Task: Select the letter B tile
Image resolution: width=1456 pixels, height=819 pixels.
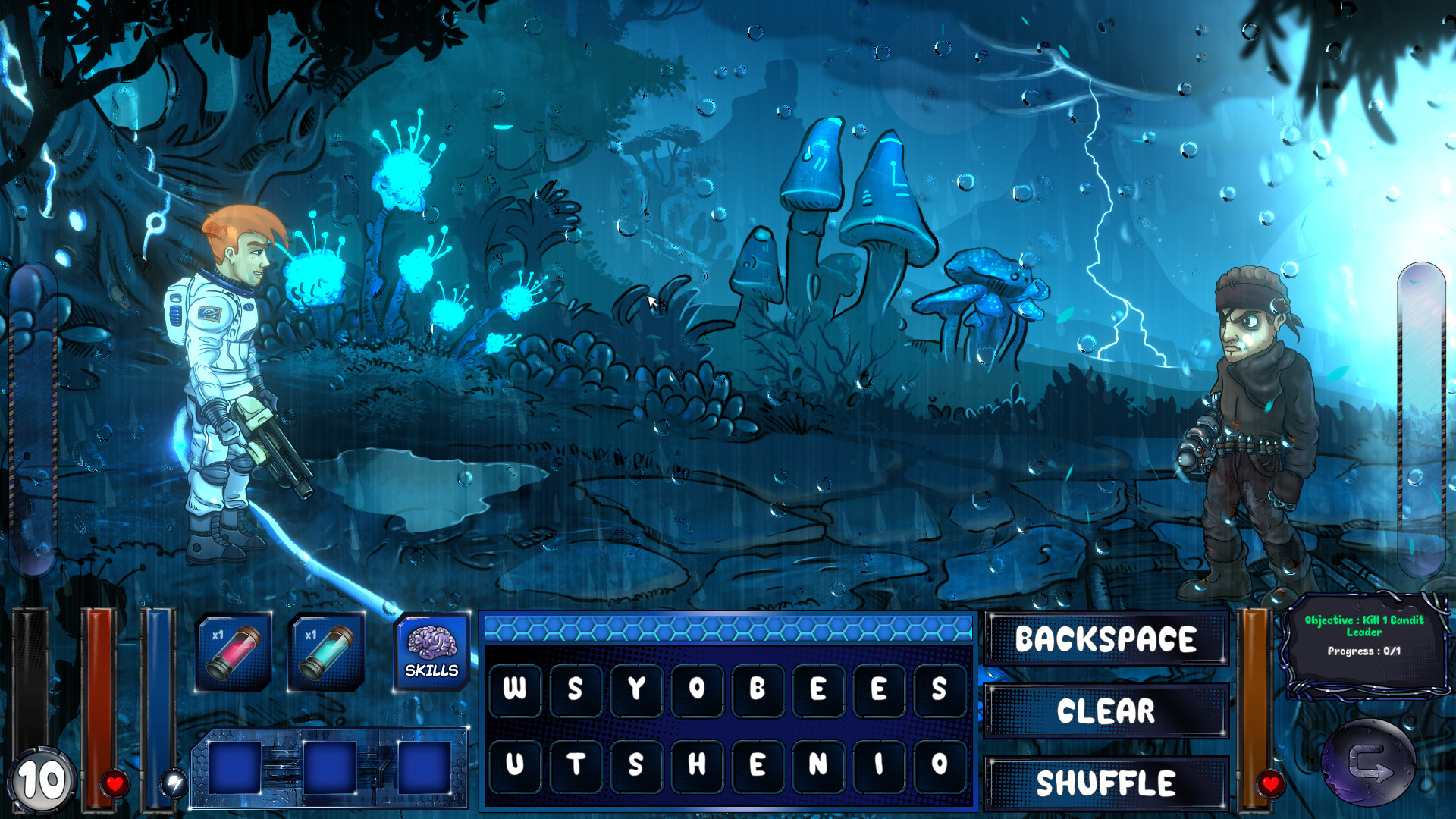Action: pyautogui.click(x=759, y=689)
